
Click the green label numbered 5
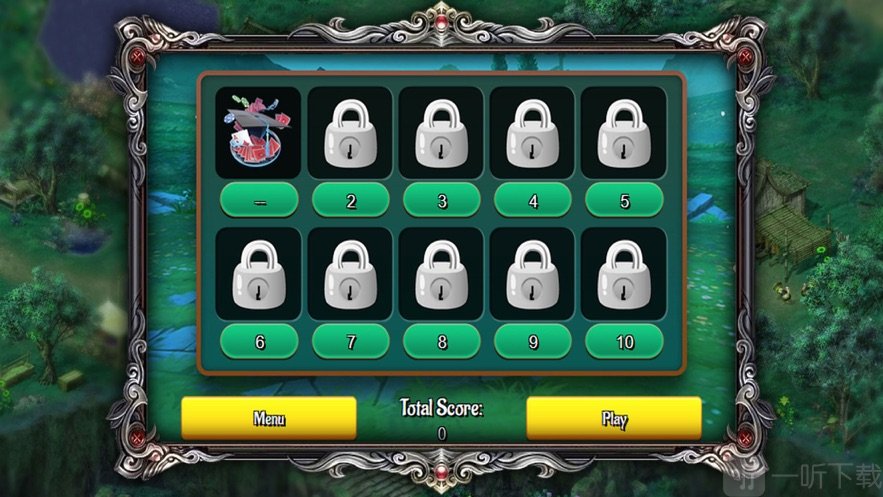624,200
